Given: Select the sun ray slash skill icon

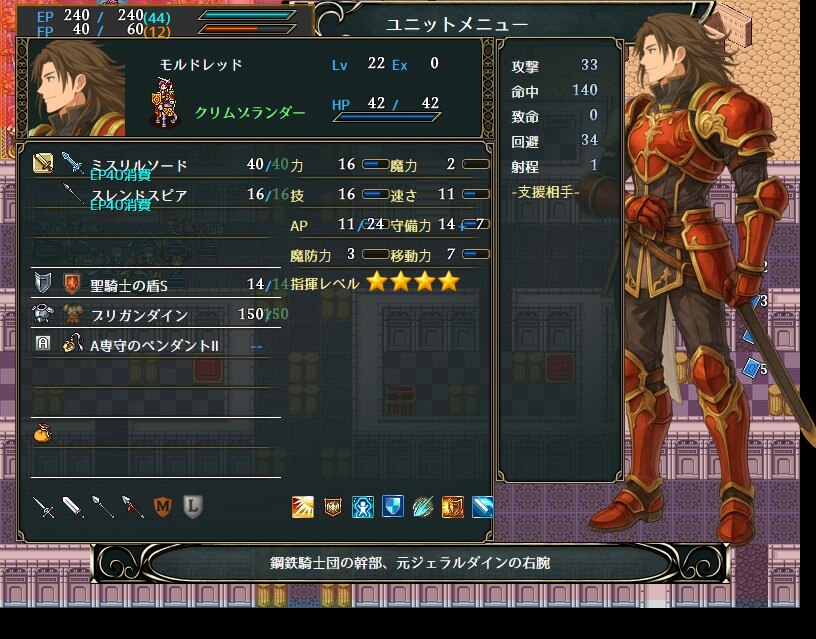Looking at the screenshot, I should [x=303, y=507].
